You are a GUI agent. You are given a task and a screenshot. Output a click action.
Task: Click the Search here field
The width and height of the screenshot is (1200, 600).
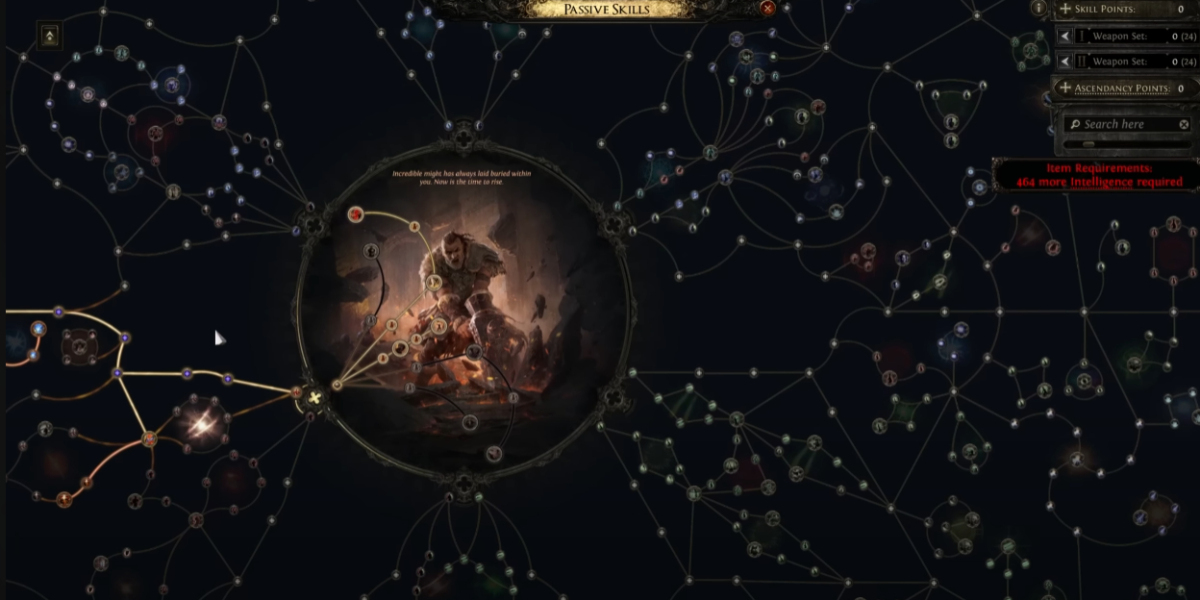click(x=1122, y=124)
